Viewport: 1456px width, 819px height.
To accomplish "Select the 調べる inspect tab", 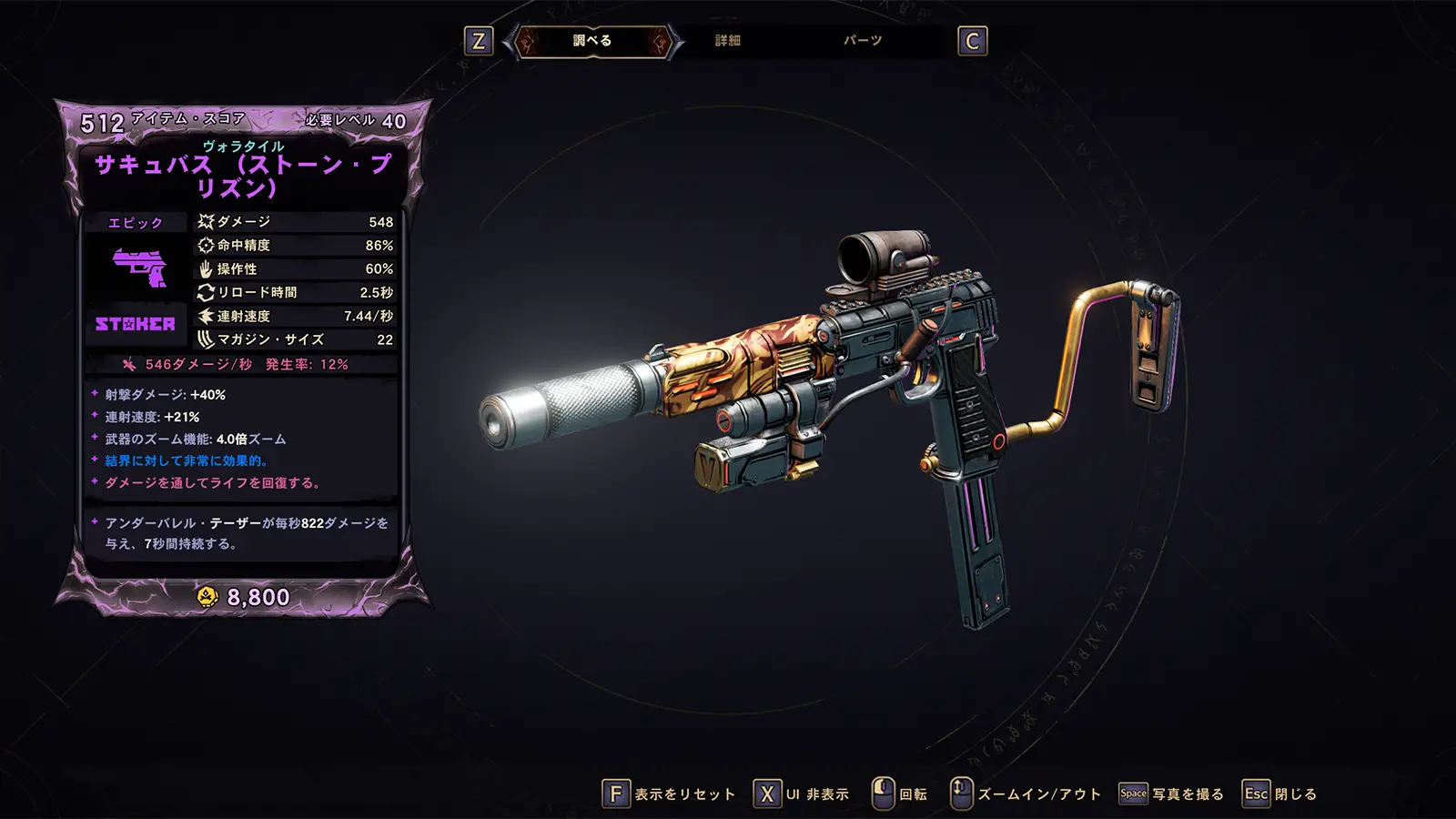I will click(x=592, y=41).
